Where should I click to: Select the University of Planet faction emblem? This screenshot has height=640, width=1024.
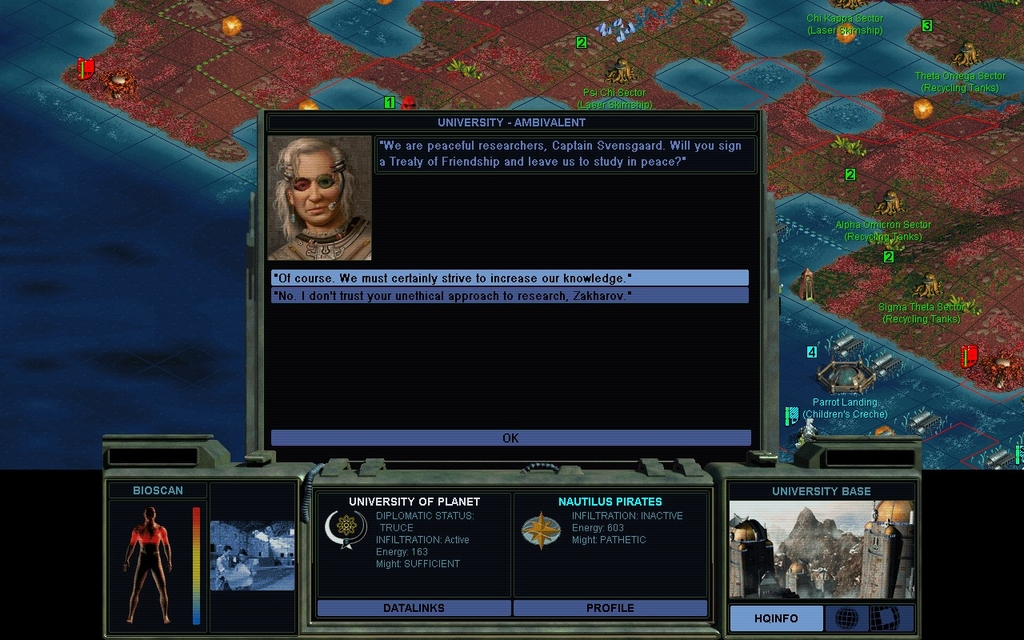point(345,528)
